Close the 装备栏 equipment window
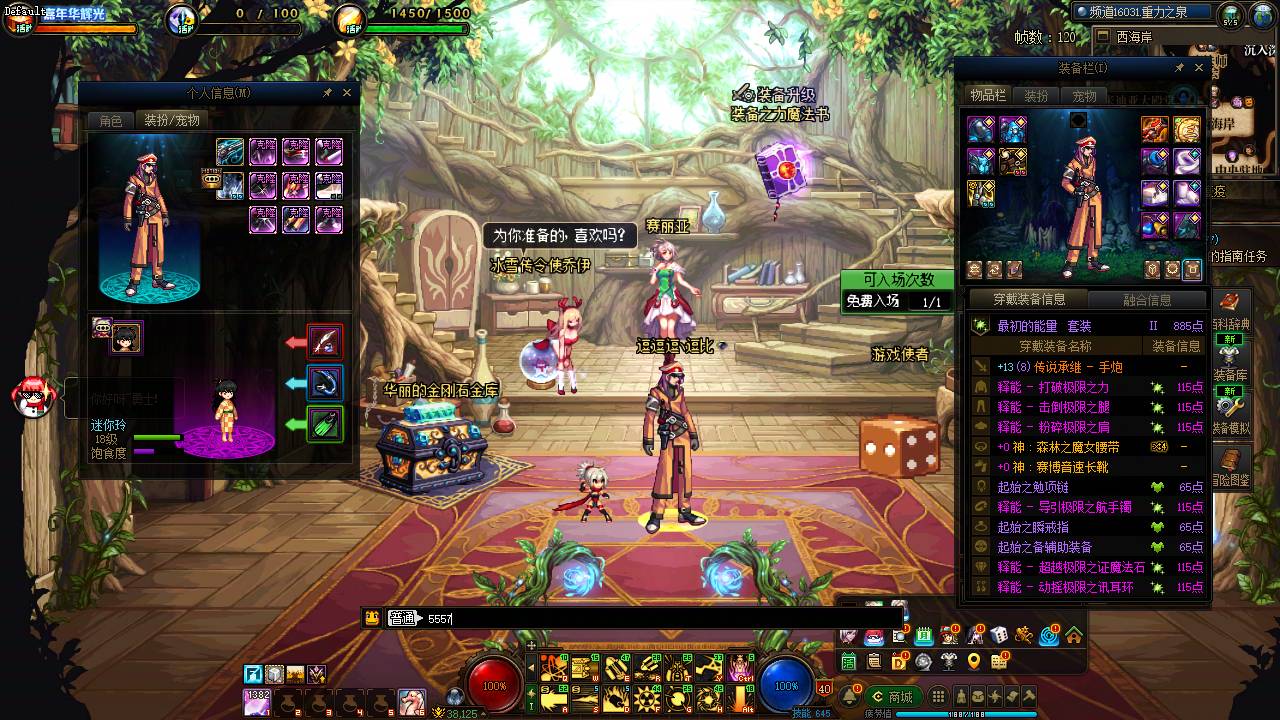The image size is (1280, 720). [x=1199, y=68]
